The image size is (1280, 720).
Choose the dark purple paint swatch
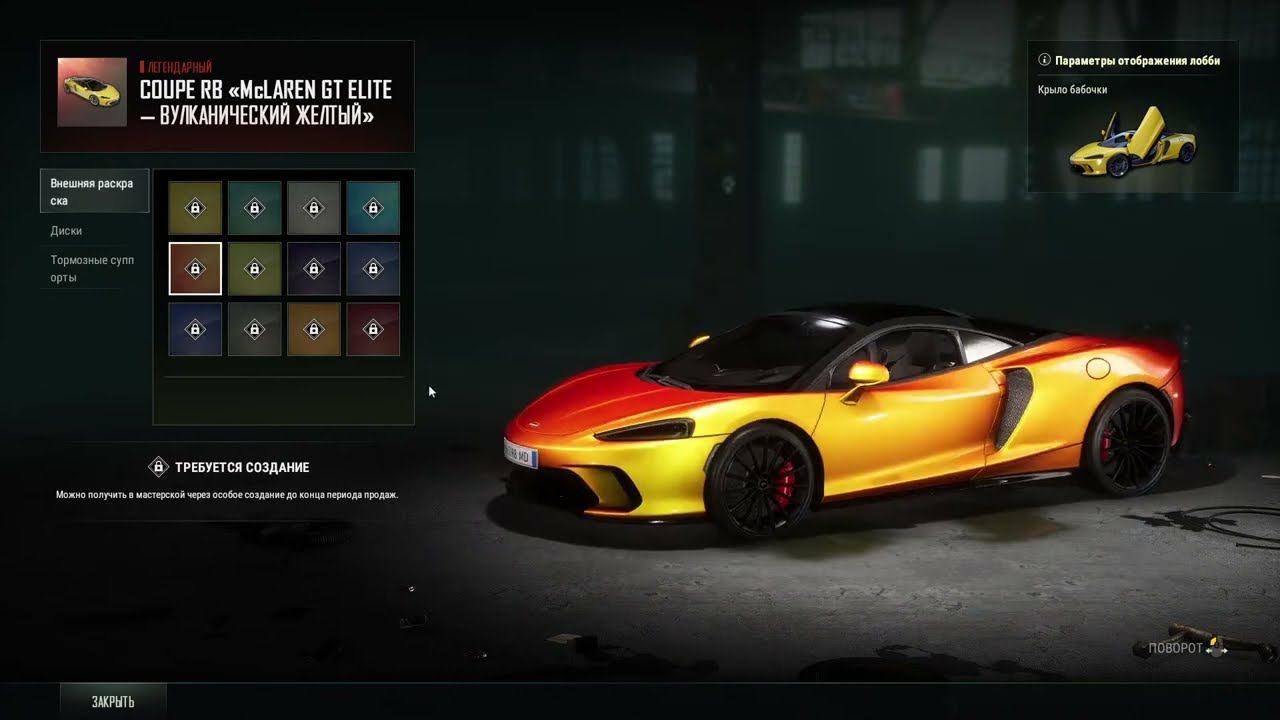pos(313,268)
